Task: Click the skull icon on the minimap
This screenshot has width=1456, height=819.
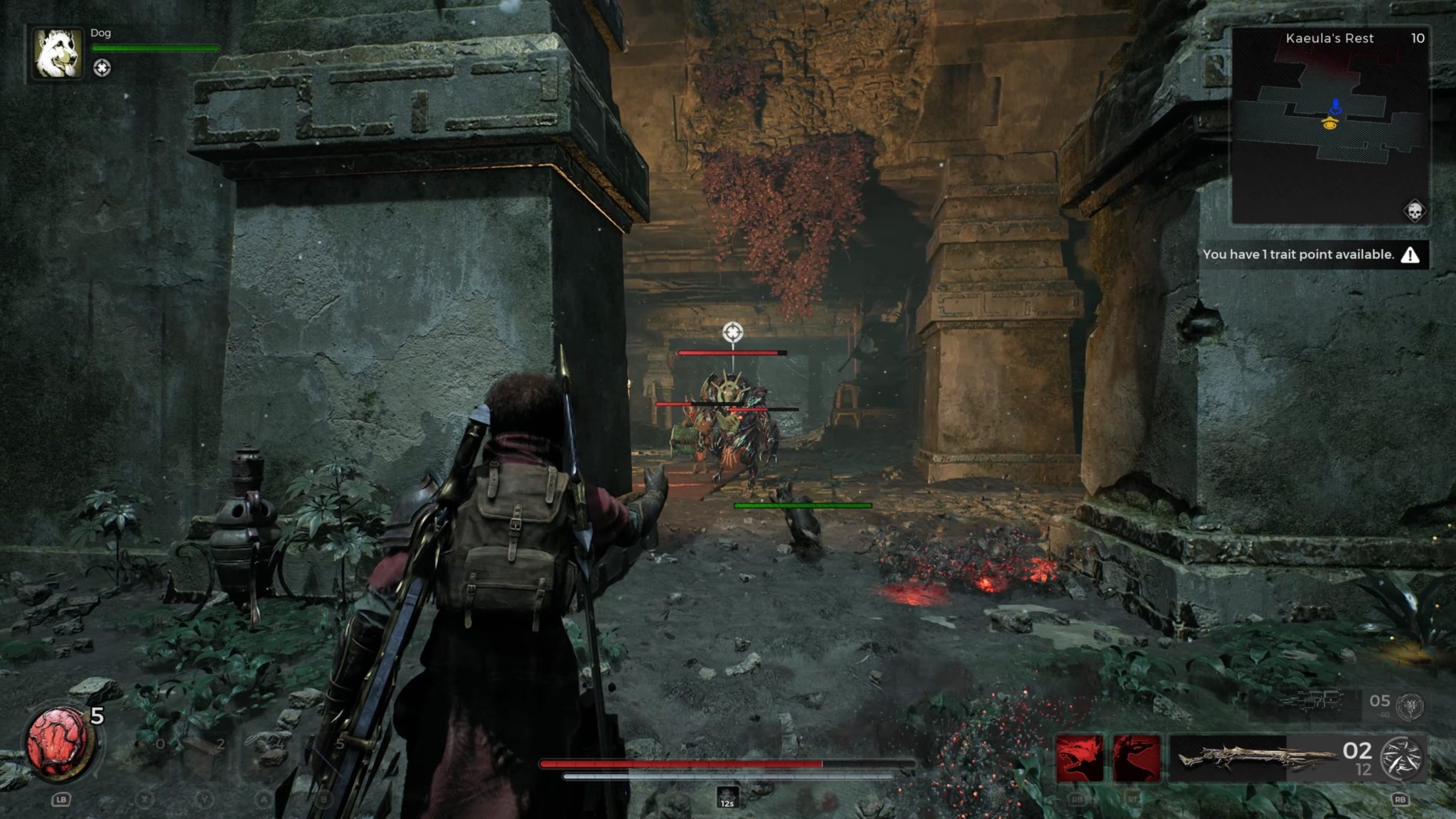Action: 1413,211
